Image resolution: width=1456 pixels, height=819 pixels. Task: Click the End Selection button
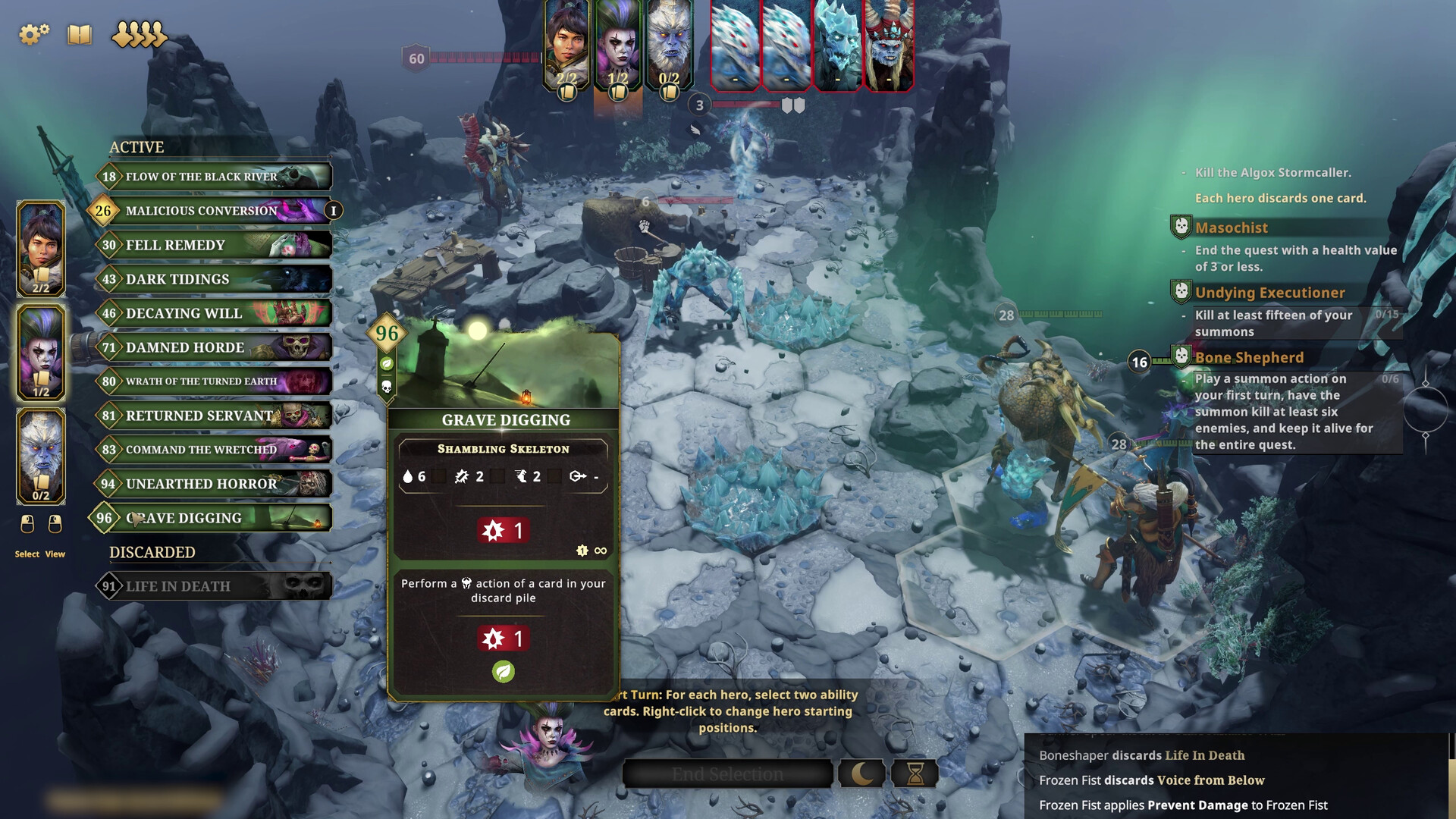[x=726, y=773]
